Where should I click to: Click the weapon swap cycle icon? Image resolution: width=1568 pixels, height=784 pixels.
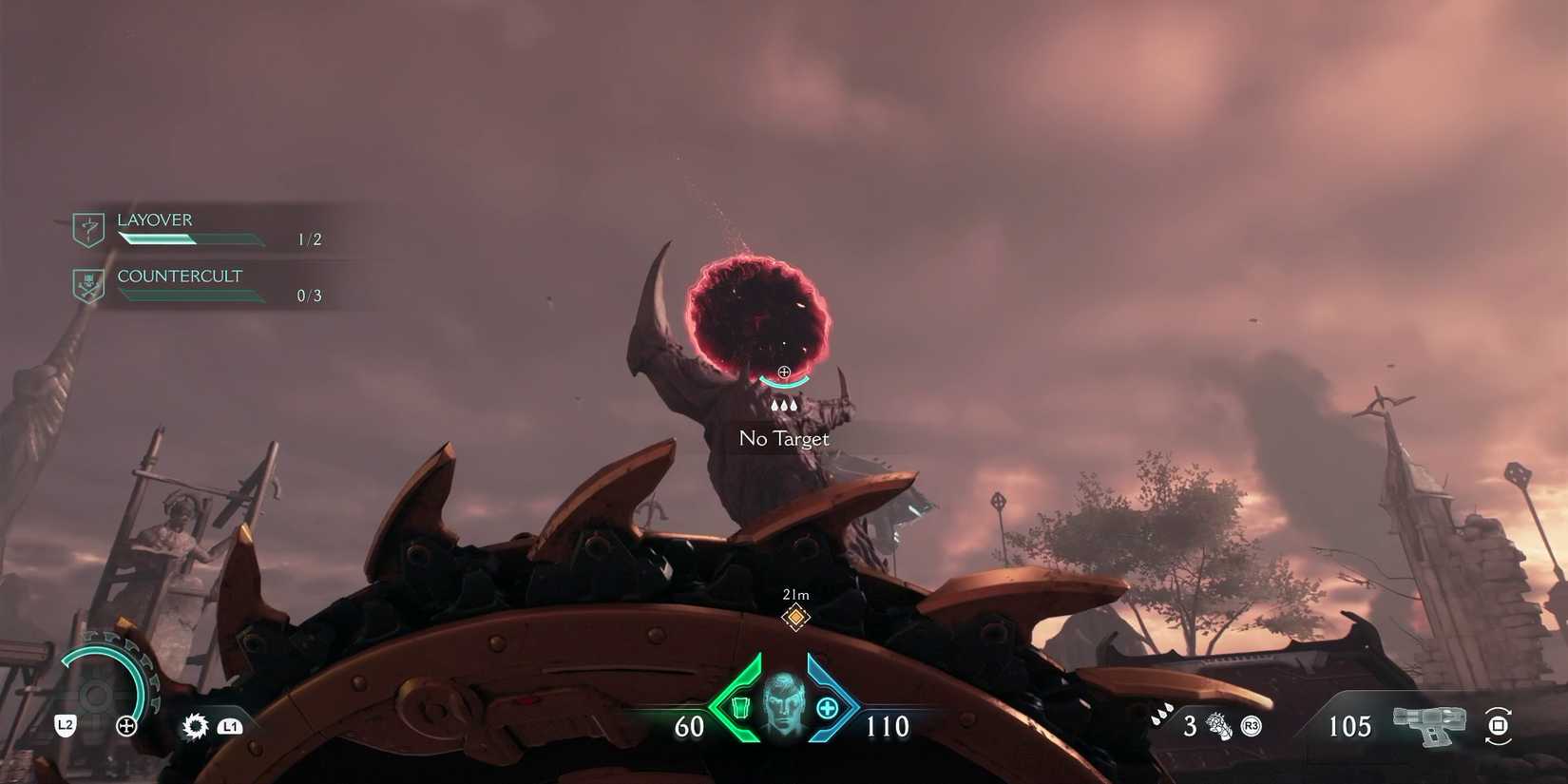click(x=1499, y=726)
